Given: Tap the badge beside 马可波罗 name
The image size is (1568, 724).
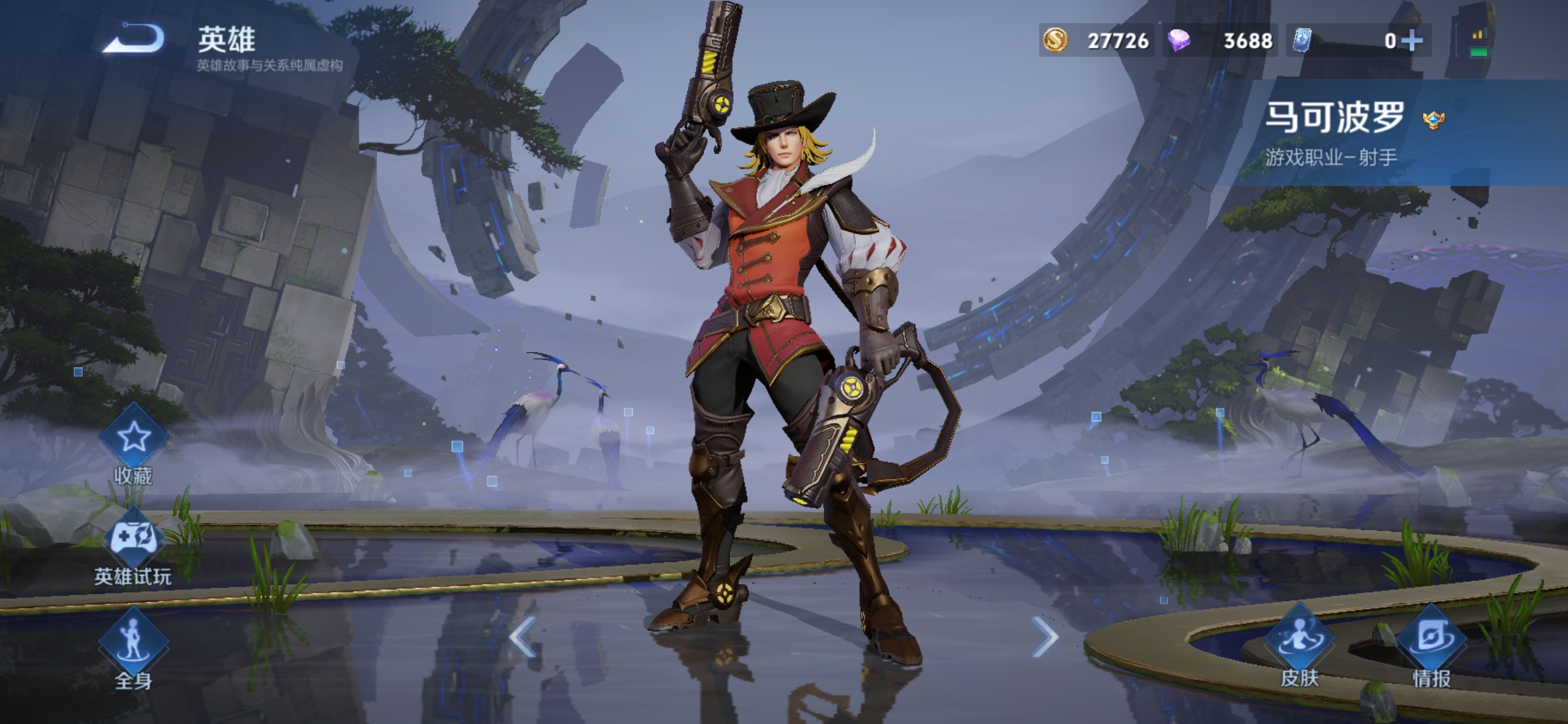Looking at the screenshot, I should tap(1433, 120).
